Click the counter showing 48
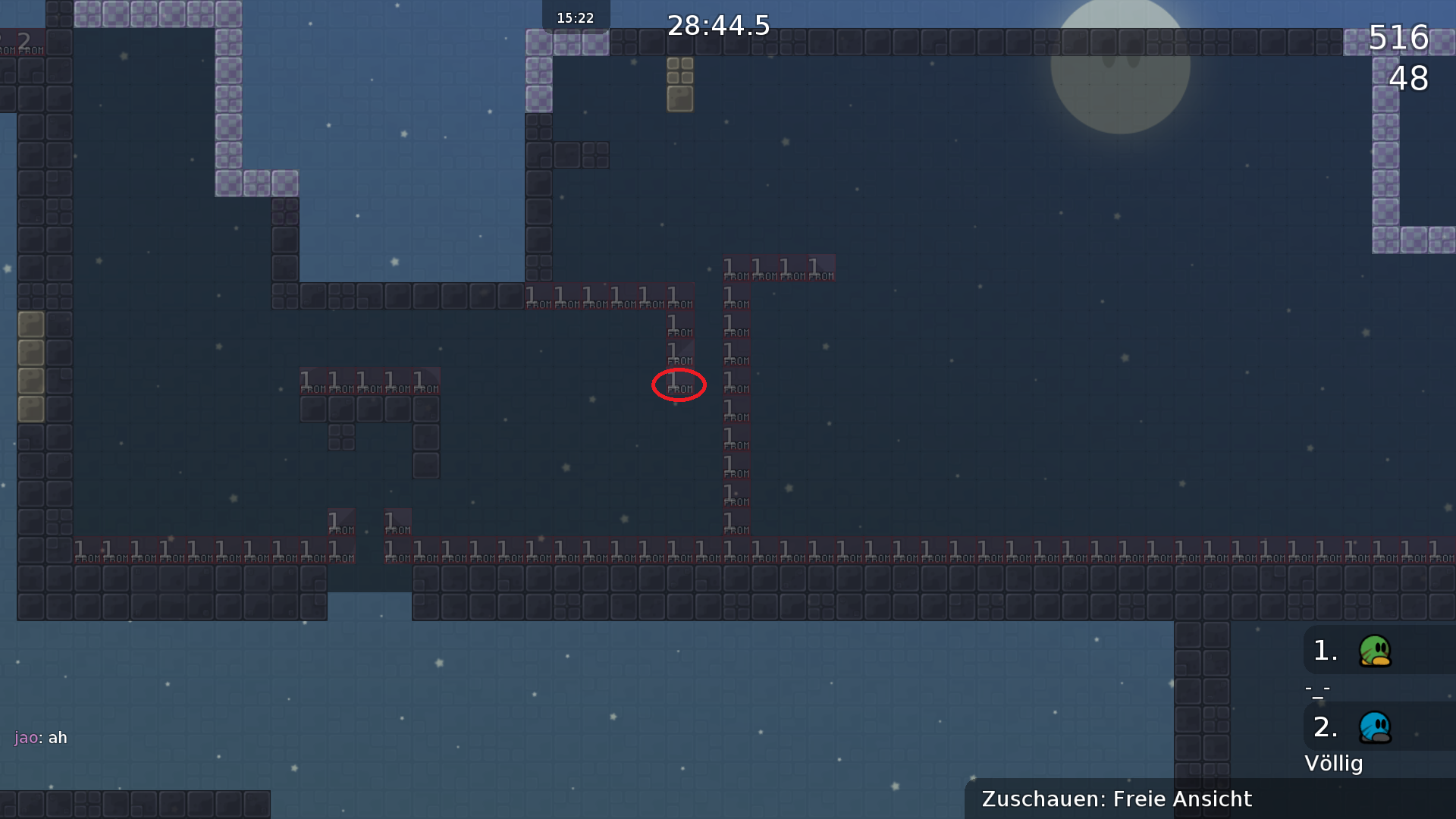1456x819 pixels. point(1408,80)
